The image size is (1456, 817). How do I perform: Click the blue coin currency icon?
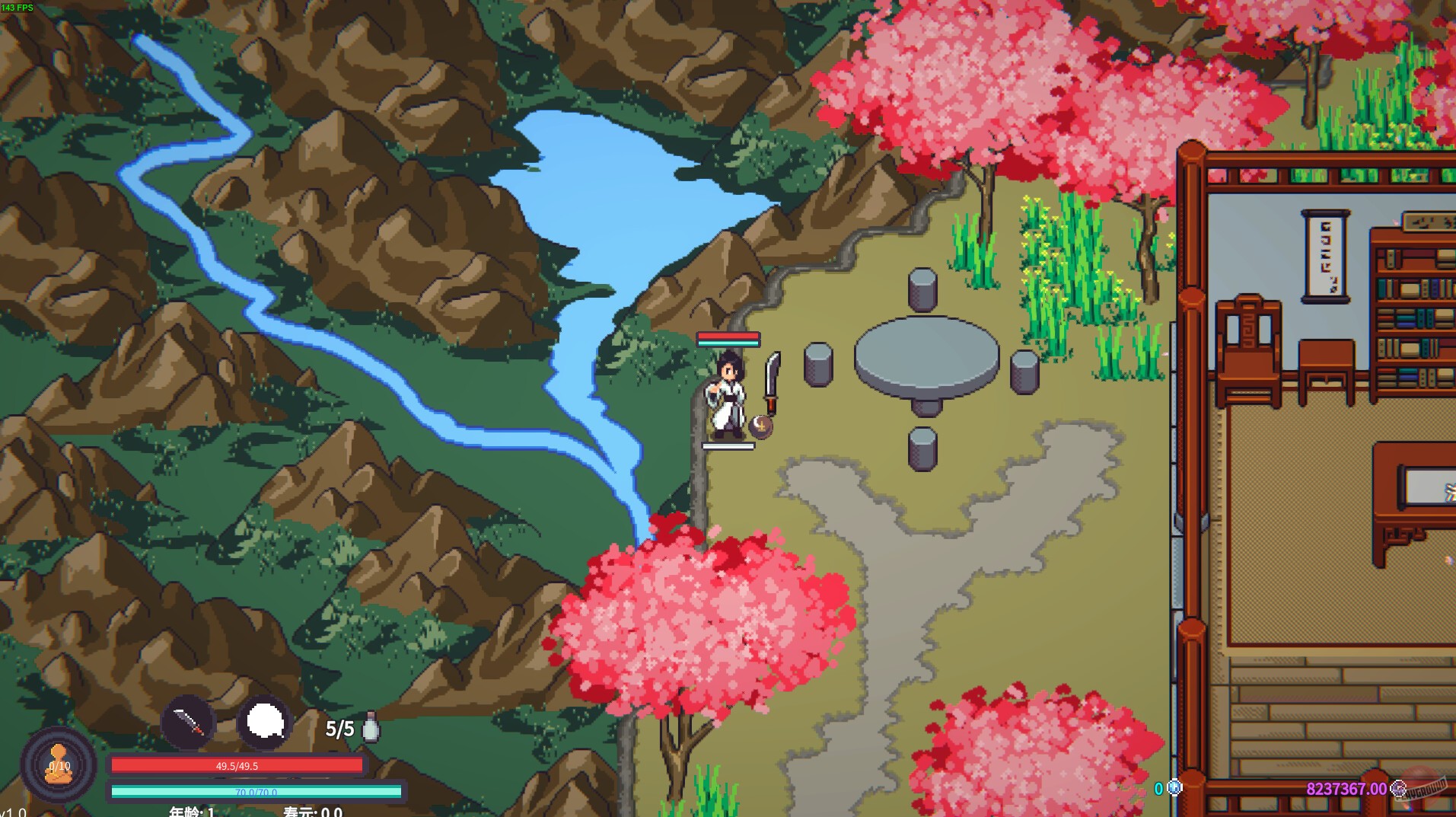pos(1173,789)
